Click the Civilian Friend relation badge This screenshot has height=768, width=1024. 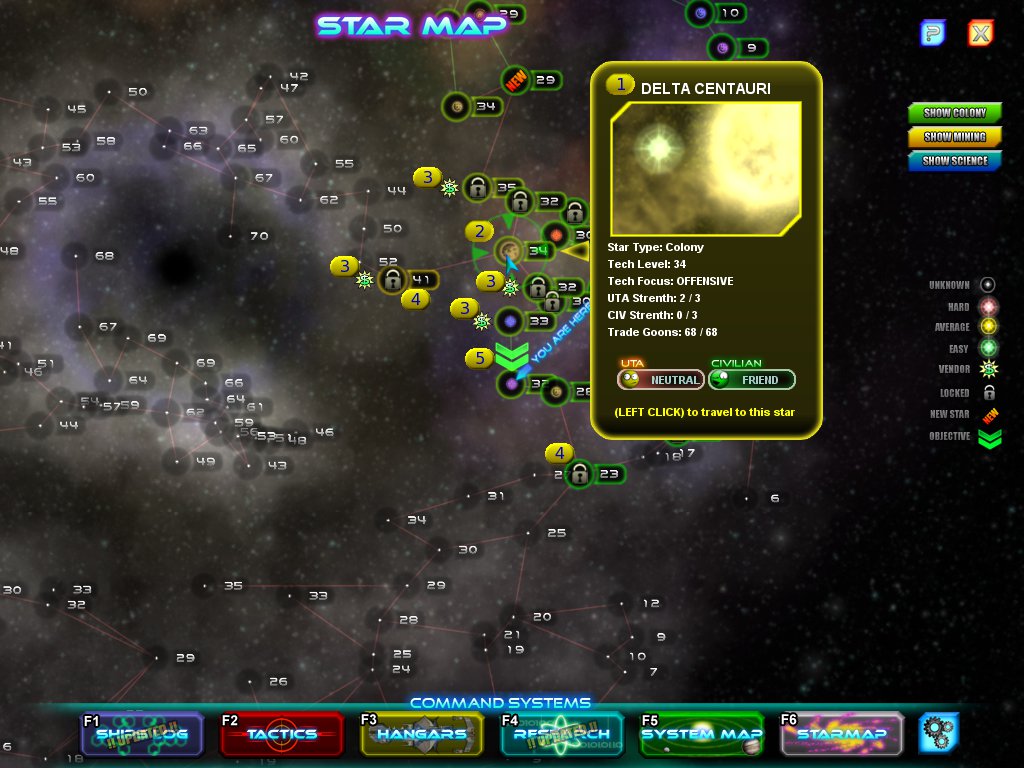tap(752, 380)
